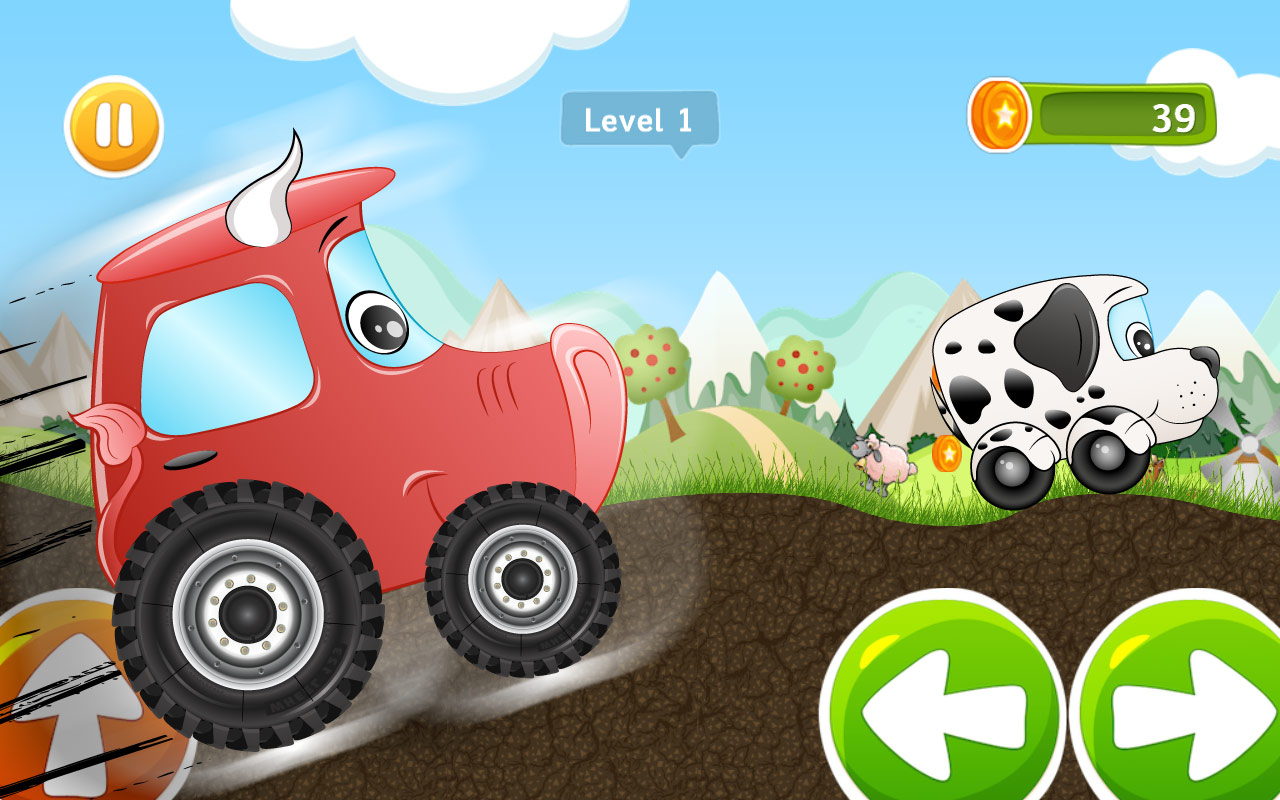Pause the game with the orange button
This screenshot has width=1280, height=800.
(114, 127)
